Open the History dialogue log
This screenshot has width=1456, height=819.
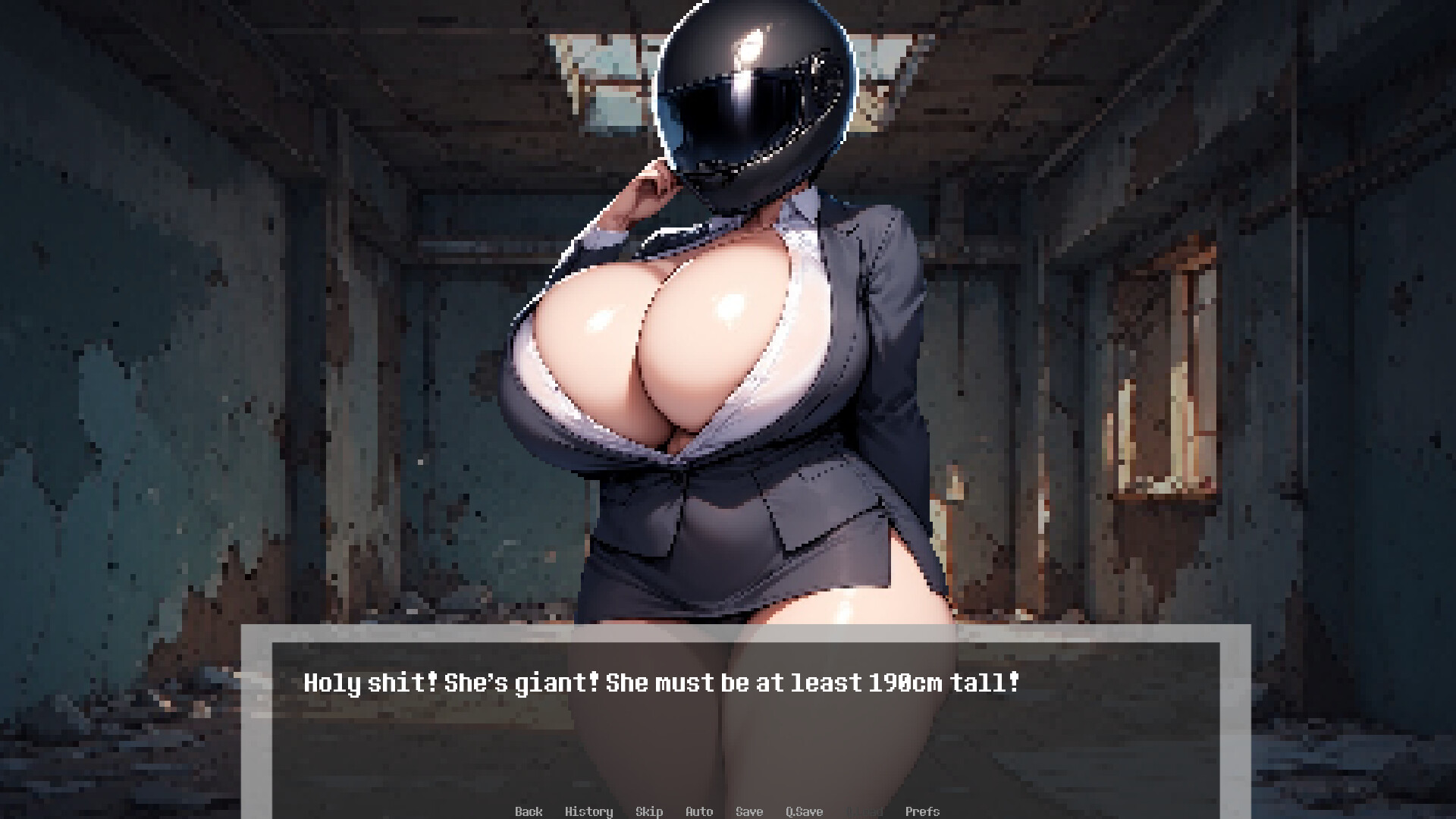[589, 811]
